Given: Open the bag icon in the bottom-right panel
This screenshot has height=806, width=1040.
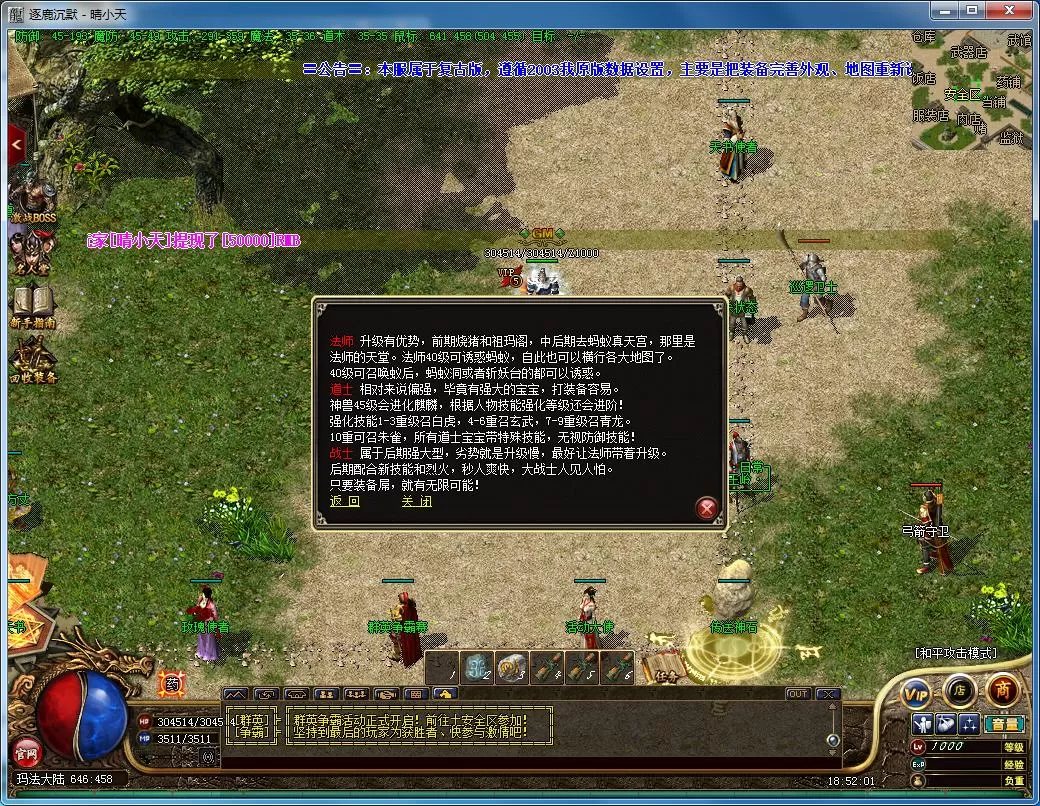Looking at the screenshot, I should (945, 724).
